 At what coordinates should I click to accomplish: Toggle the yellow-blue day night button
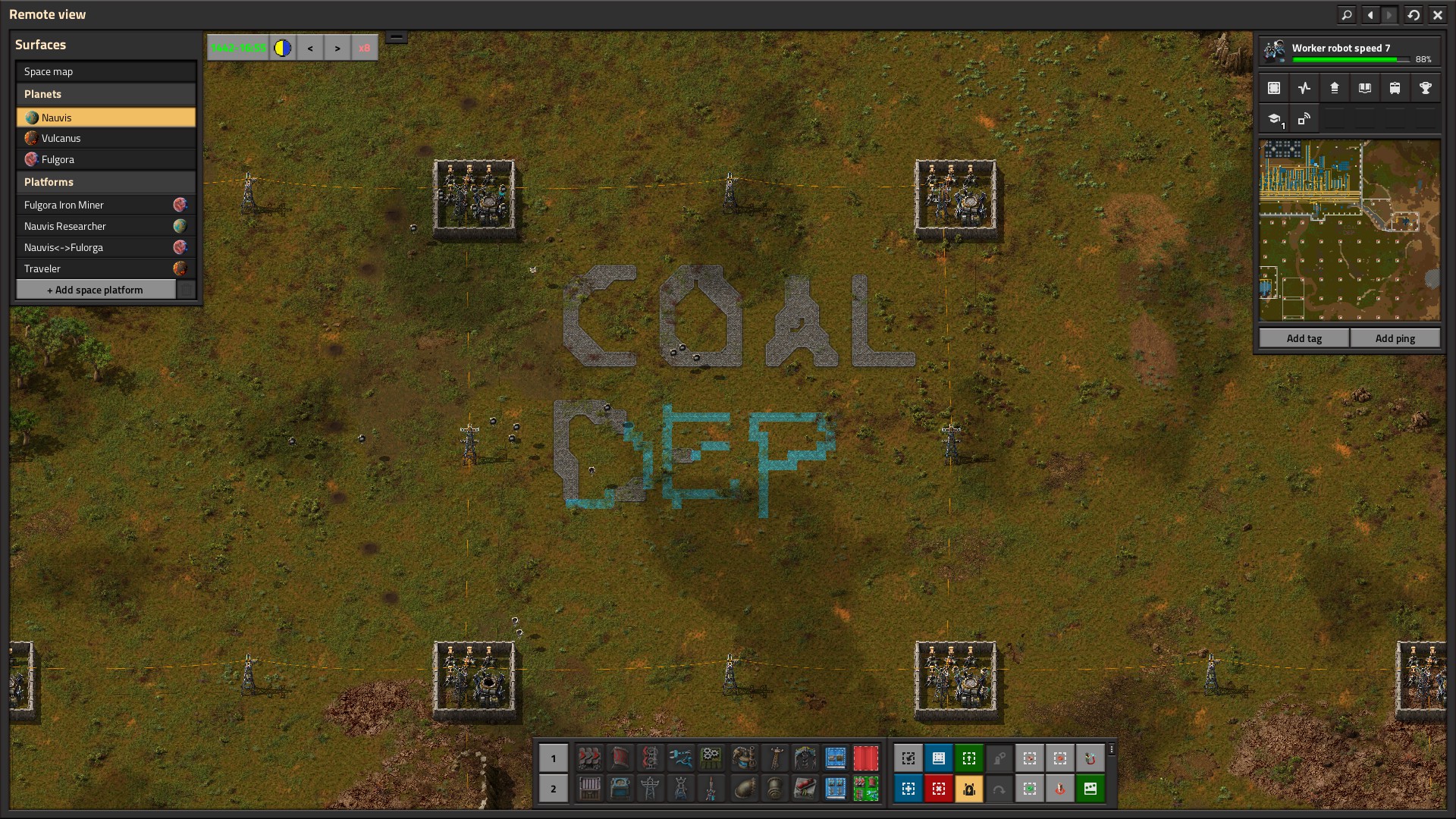coord(283,48)
